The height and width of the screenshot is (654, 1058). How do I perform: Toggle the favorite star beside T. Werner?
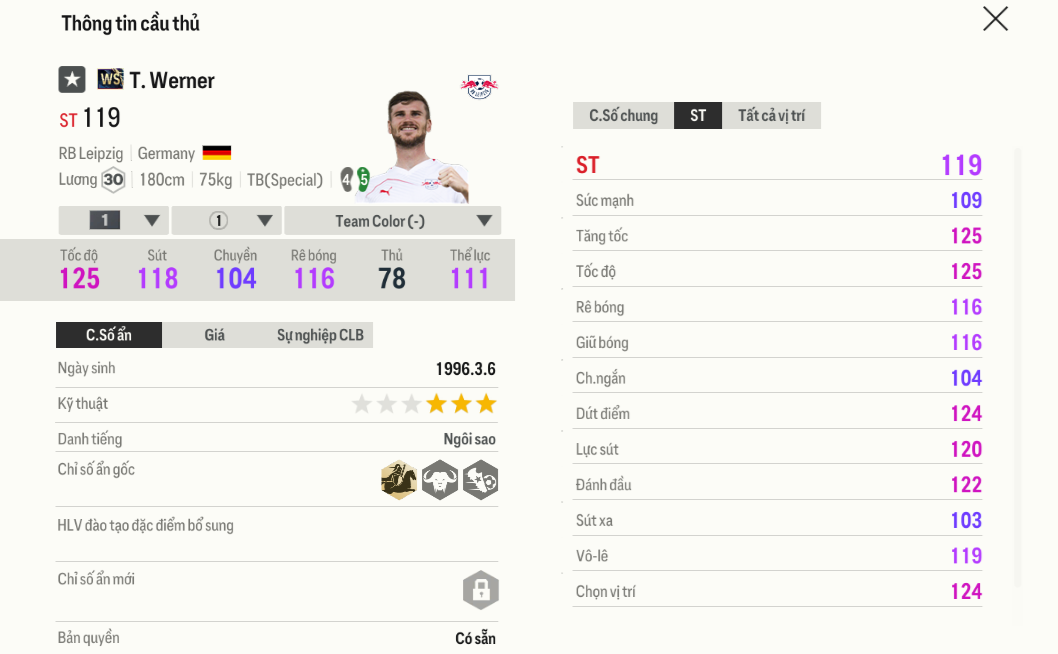72,80
